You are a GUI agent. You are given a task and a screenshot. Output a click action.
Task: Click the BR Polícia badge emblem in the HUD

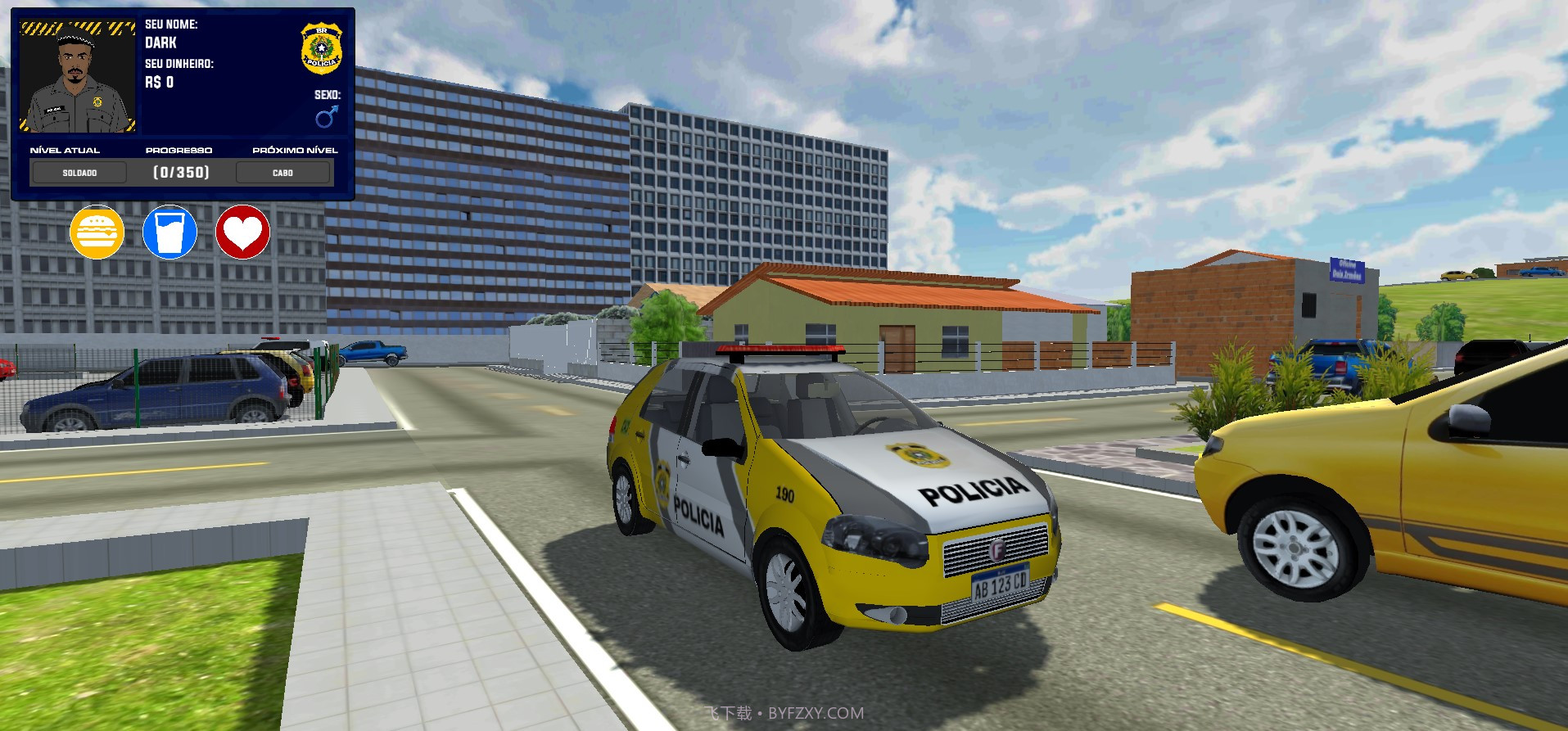coord(321,47)
